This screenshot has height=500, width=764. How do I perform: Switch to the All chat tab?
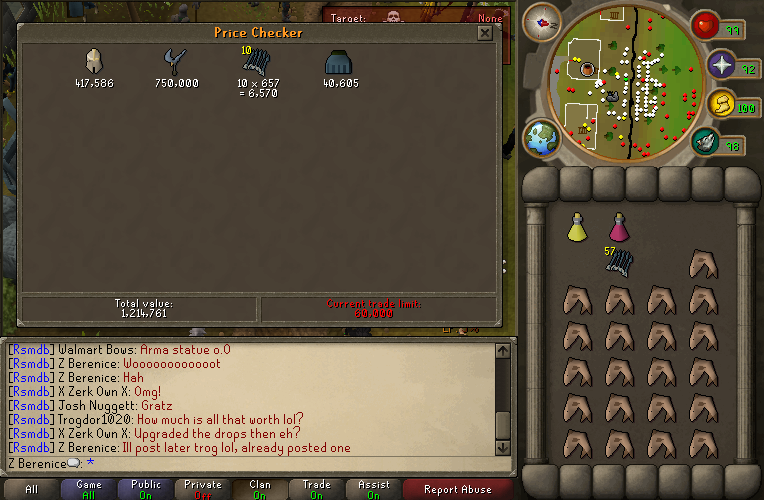pyautogui.click(x=31, y=489)
